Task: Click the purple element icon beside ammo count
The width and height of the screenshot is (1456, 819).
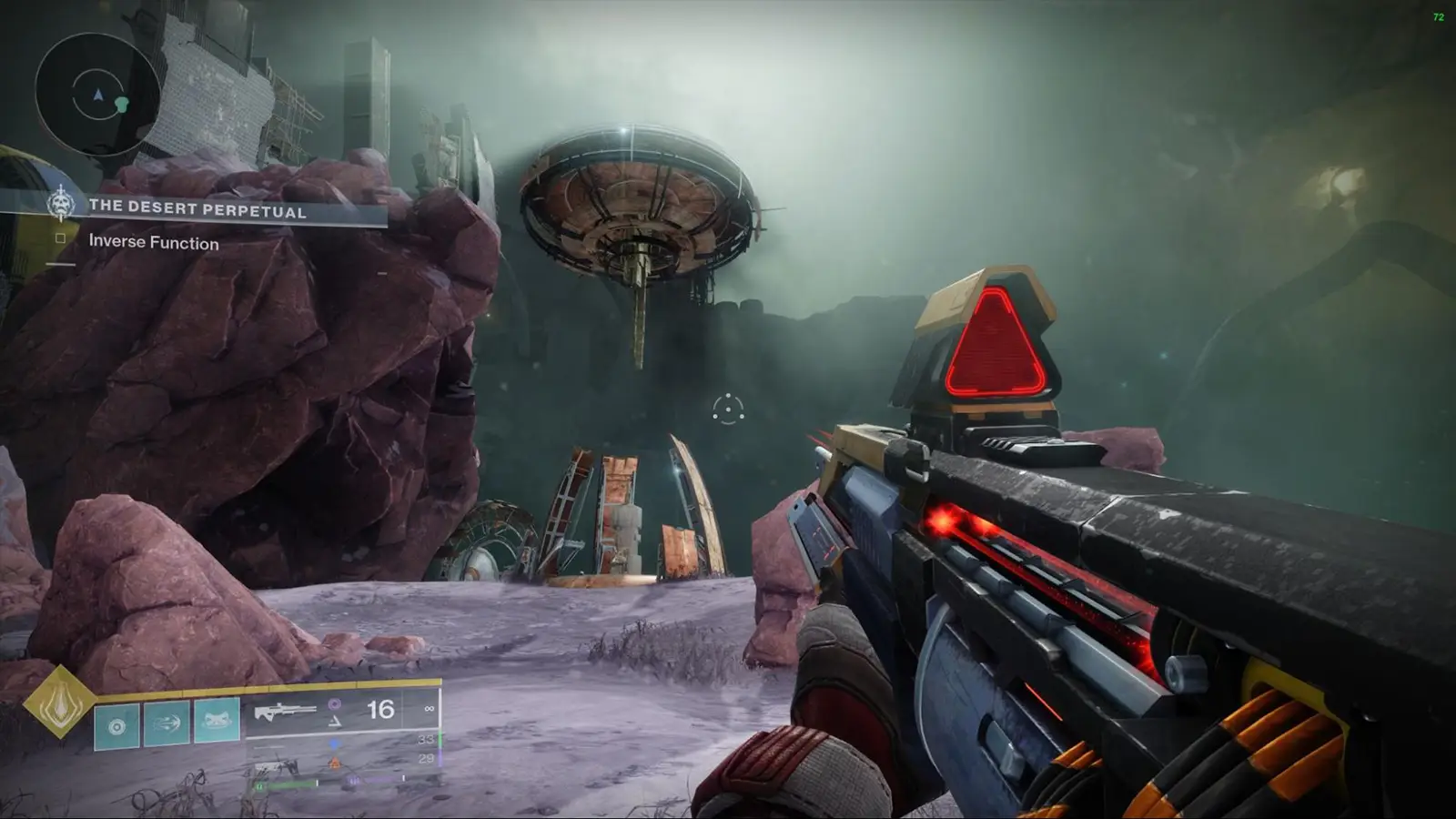Action: click(334, 703)
